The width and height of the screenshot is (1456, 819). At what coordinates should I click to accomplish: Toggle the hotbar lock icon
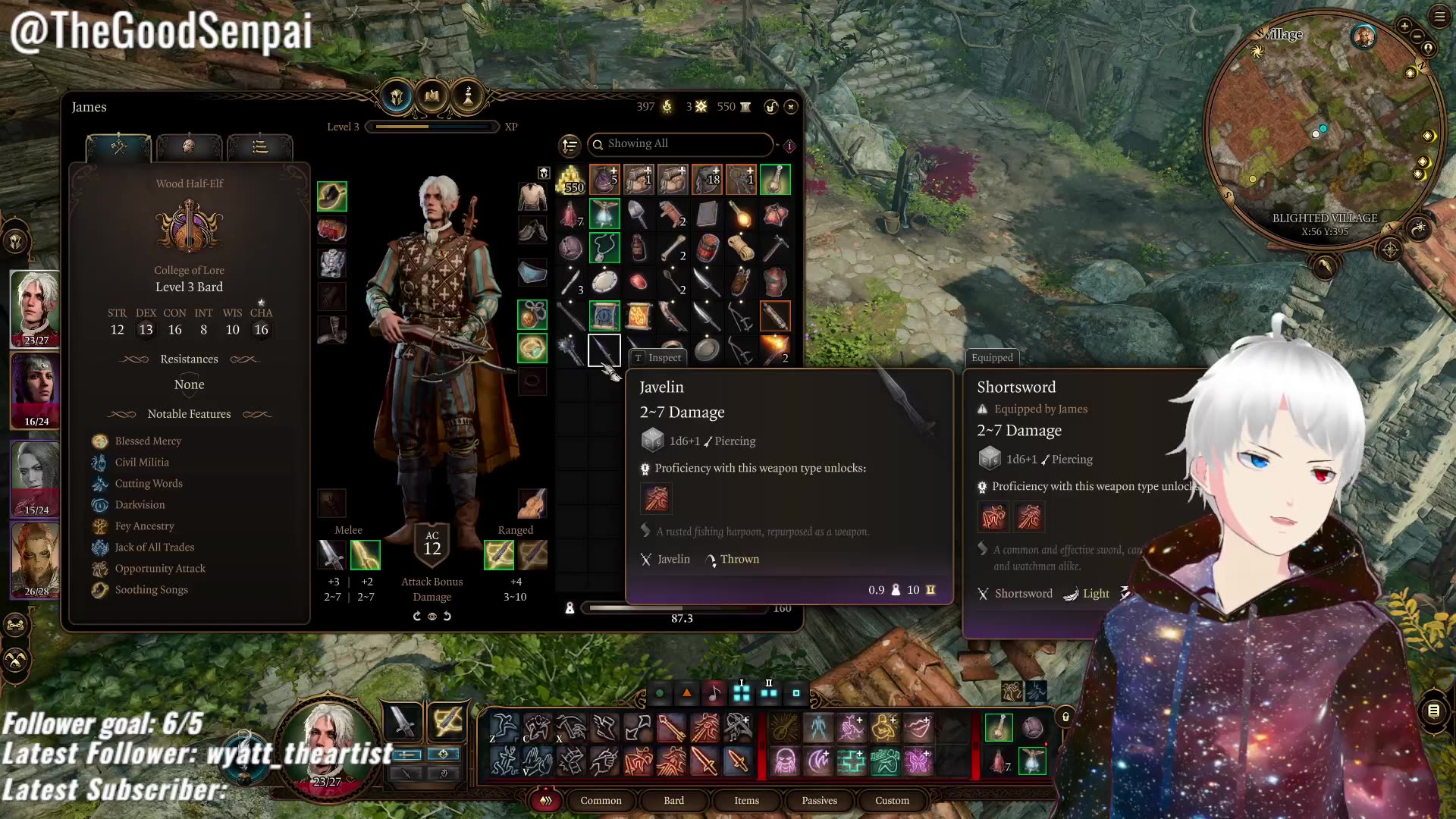pos(1065,717)
